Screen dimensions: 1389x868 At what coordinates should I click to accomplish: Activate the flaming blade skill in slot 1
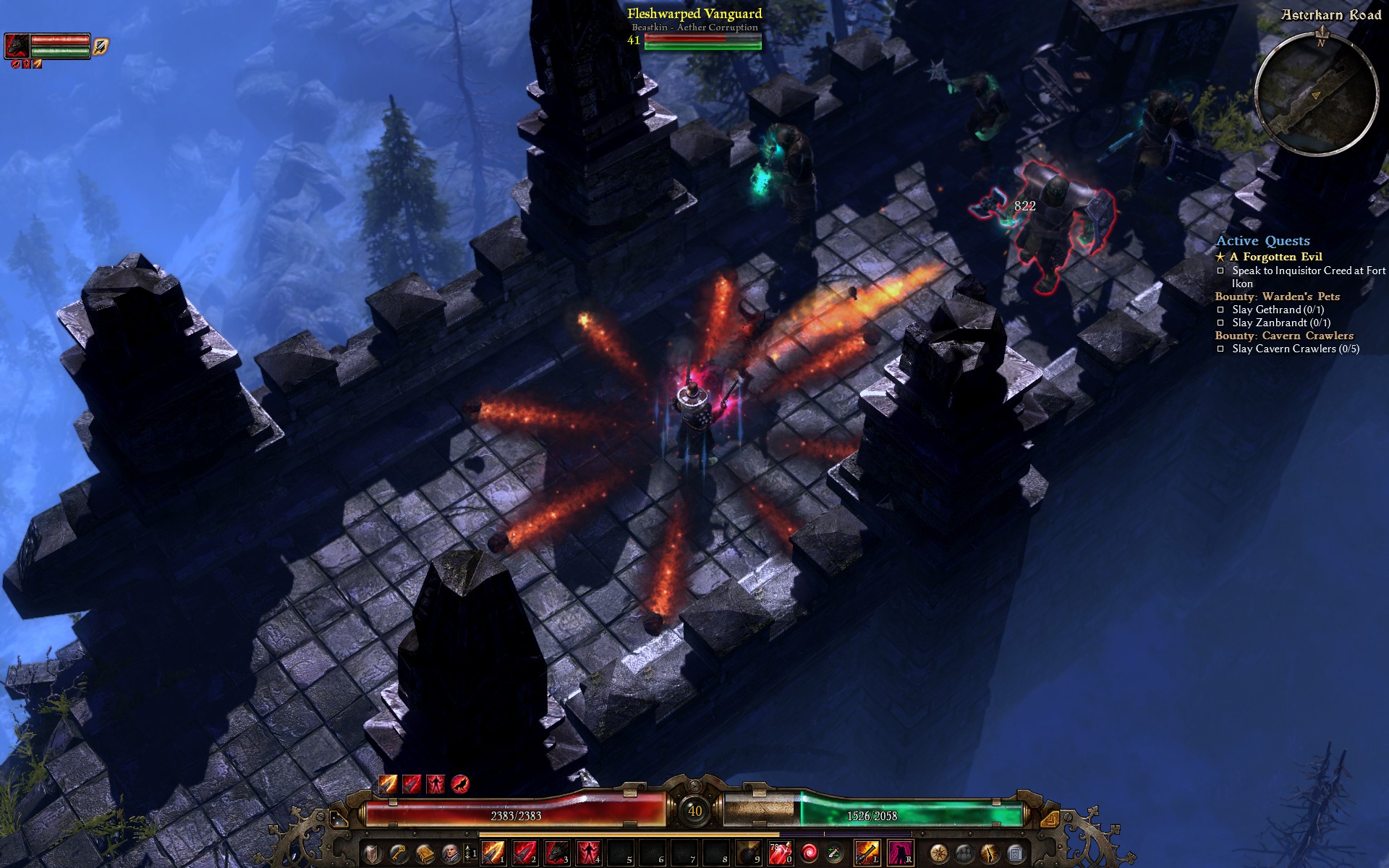tap(493, 854)
